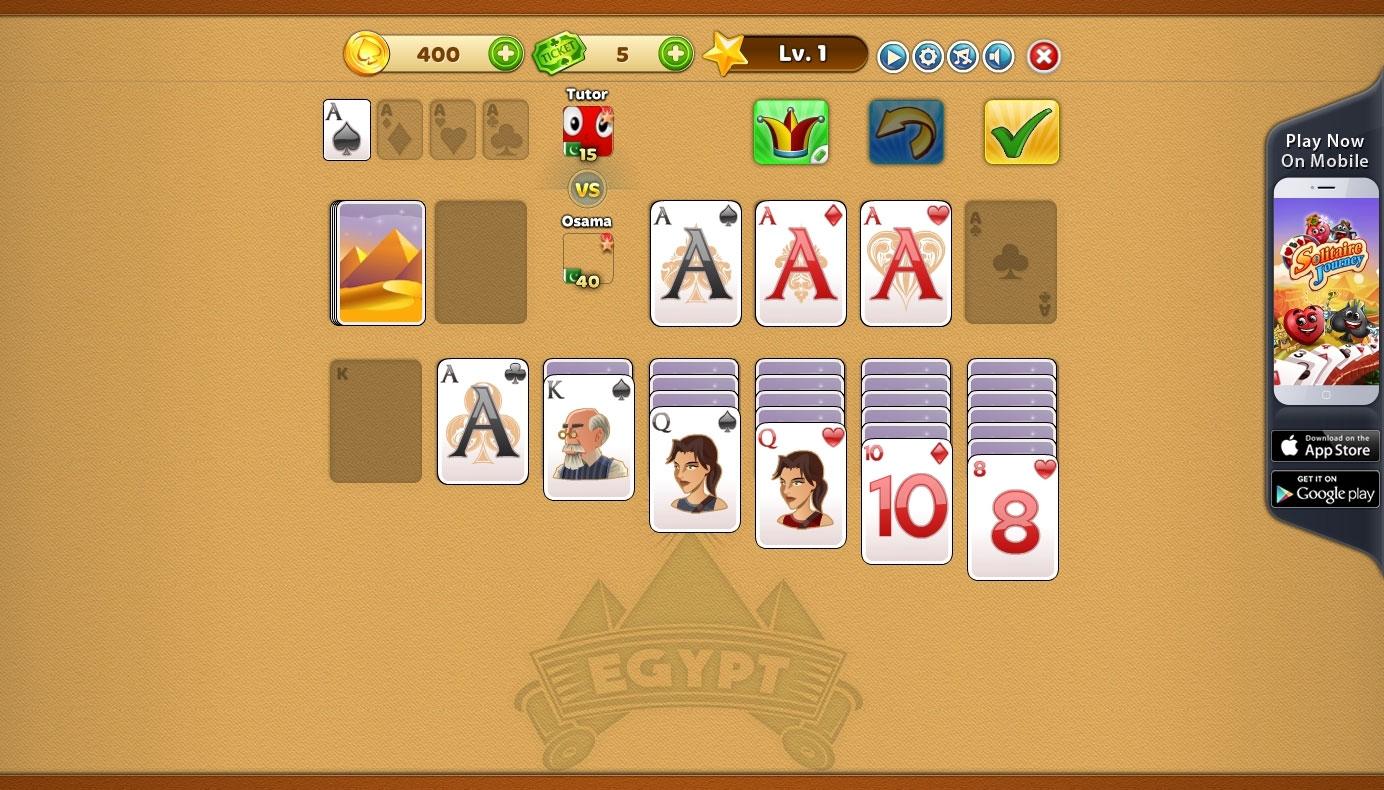
Task: Buy tickets with the plus button
Action: [675, 54]
